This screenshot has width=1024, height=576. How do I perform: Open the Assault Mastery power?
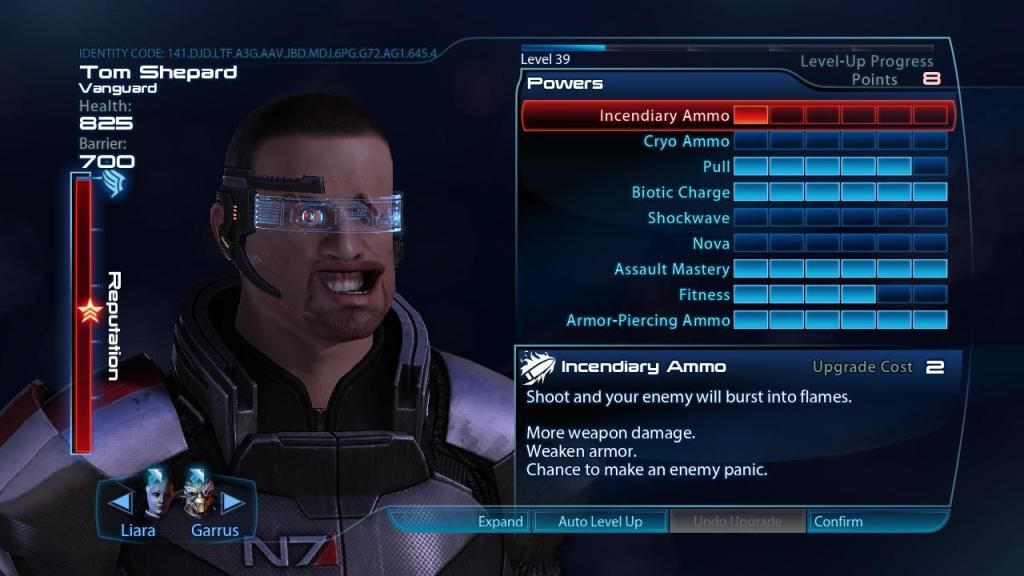tap(672, 269)
